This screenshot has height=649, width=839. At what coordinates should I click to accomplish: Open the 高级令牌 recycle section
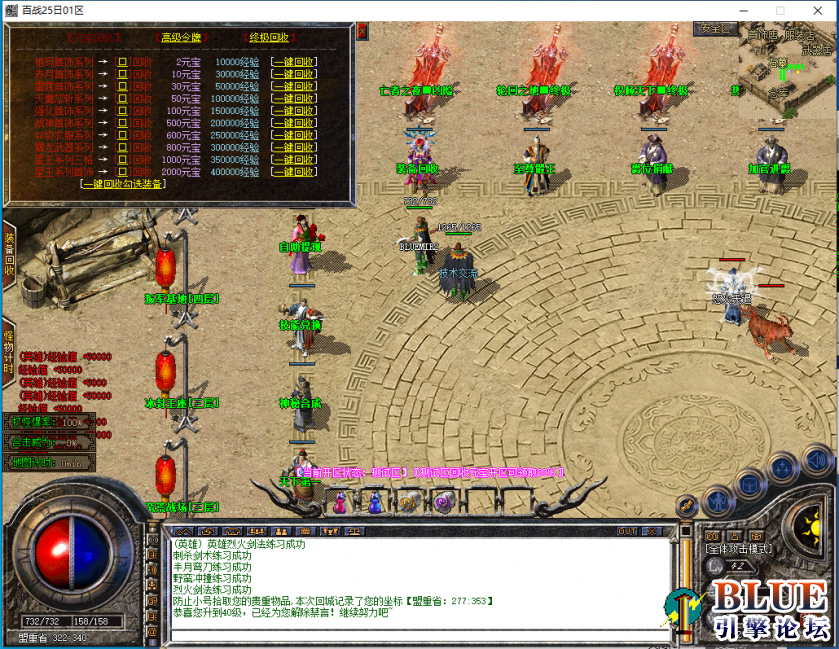click(x=181, y=38)
